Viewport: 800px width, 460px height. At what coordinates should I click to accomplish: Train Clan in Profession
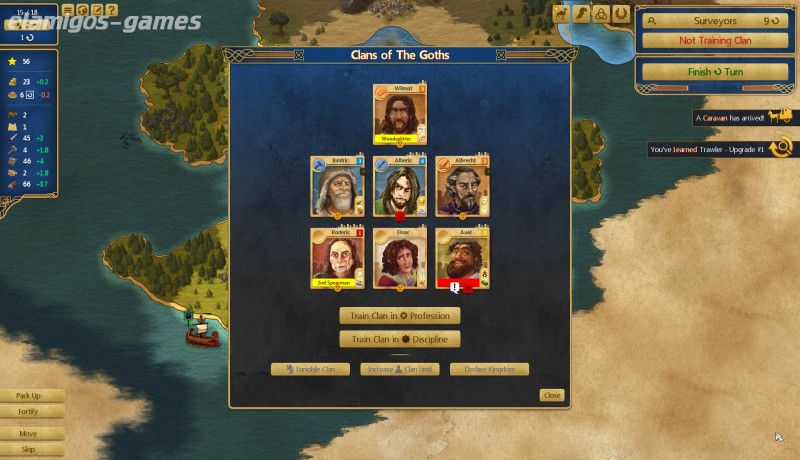[399, 316]
